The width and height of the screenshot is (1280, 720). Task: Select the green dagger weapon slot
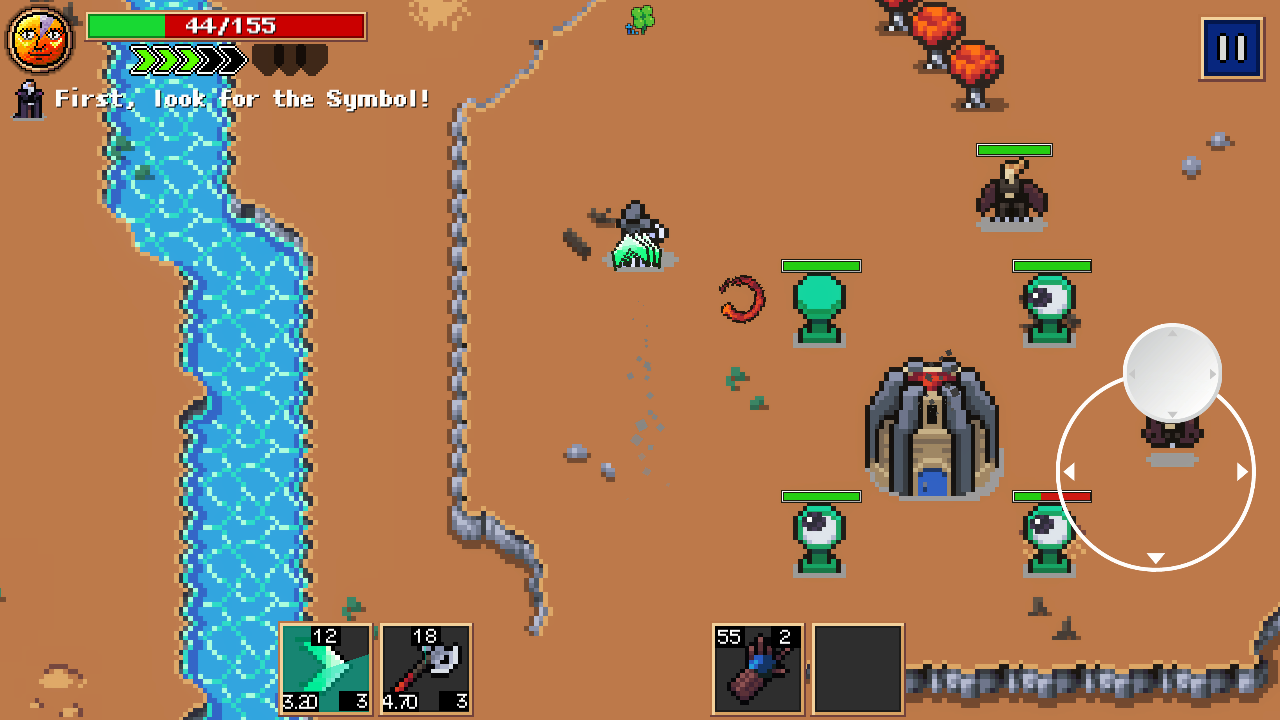[325, 670]
